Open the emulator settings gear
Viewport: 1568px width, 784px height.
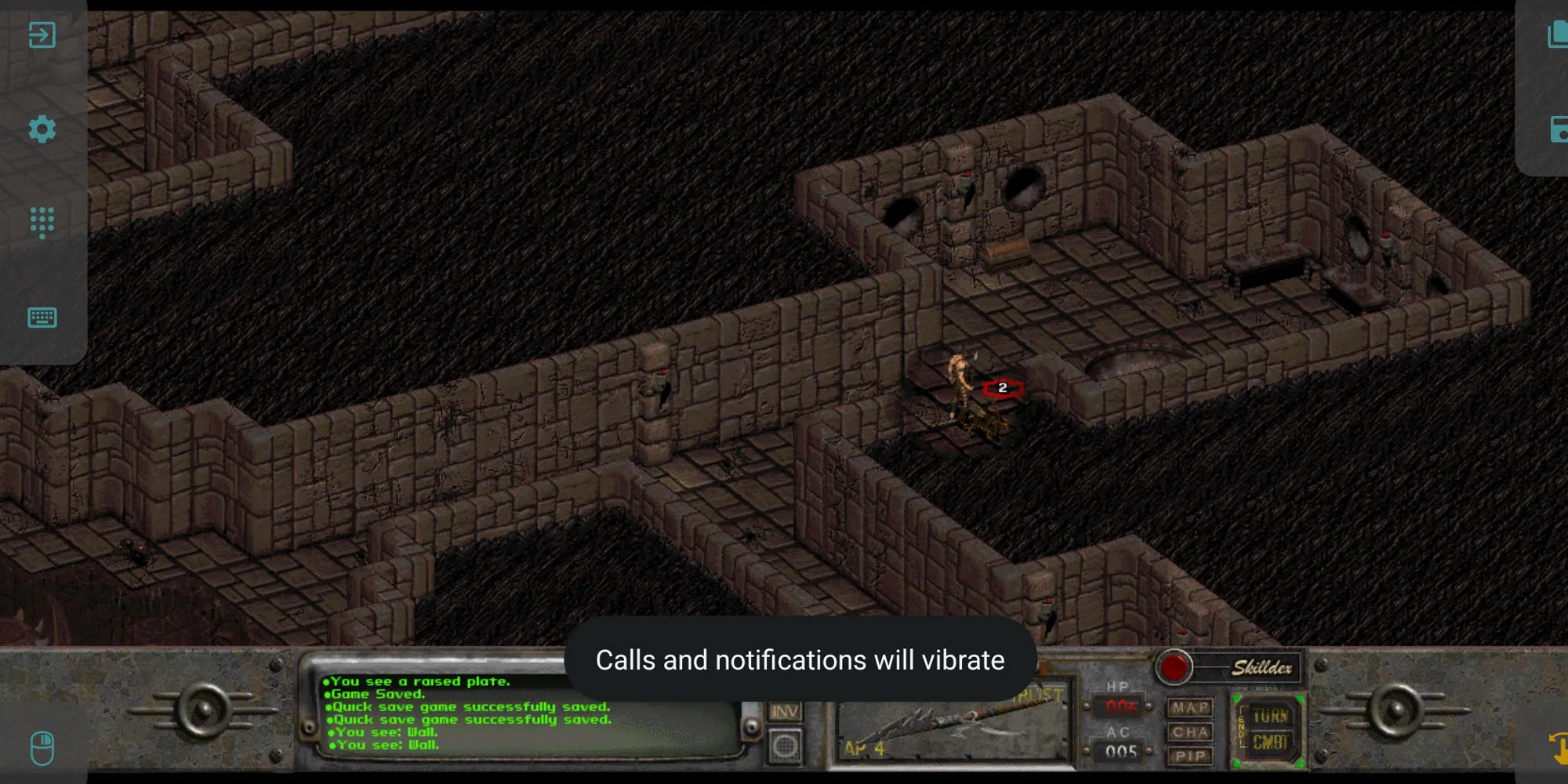(x=42, y=129)
